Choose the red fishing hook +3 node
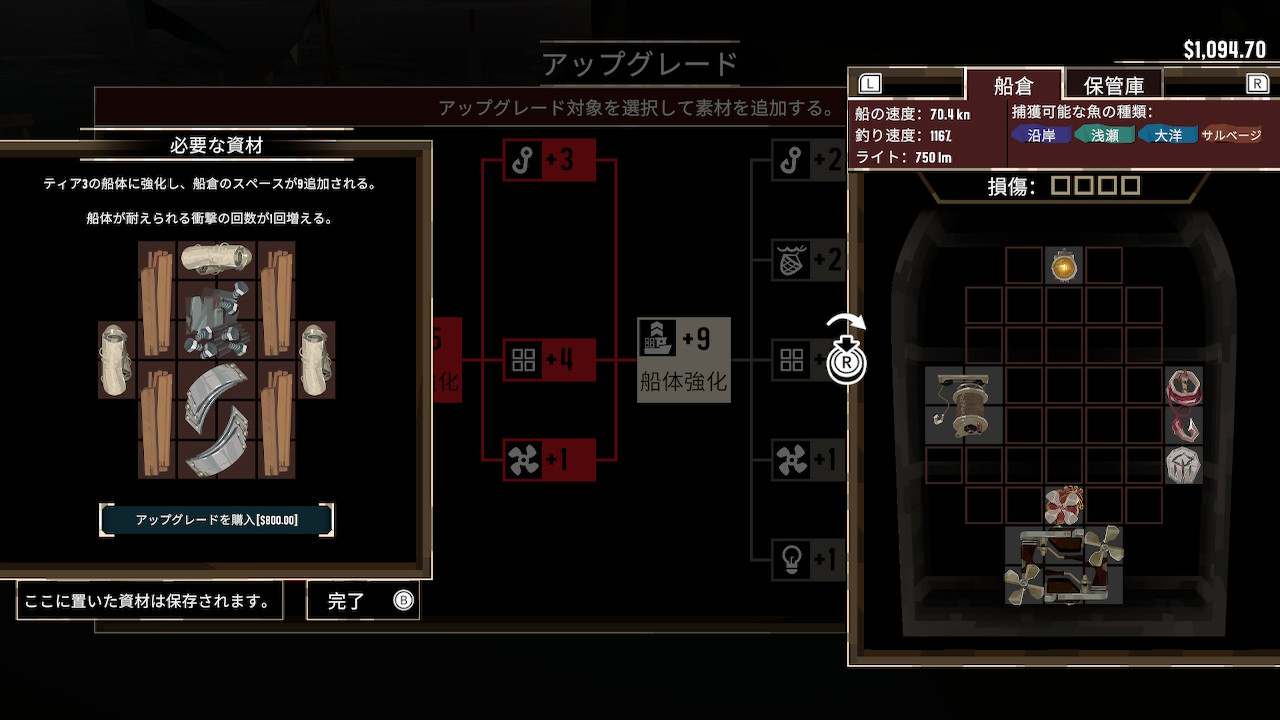 click(x=550, y=160)
